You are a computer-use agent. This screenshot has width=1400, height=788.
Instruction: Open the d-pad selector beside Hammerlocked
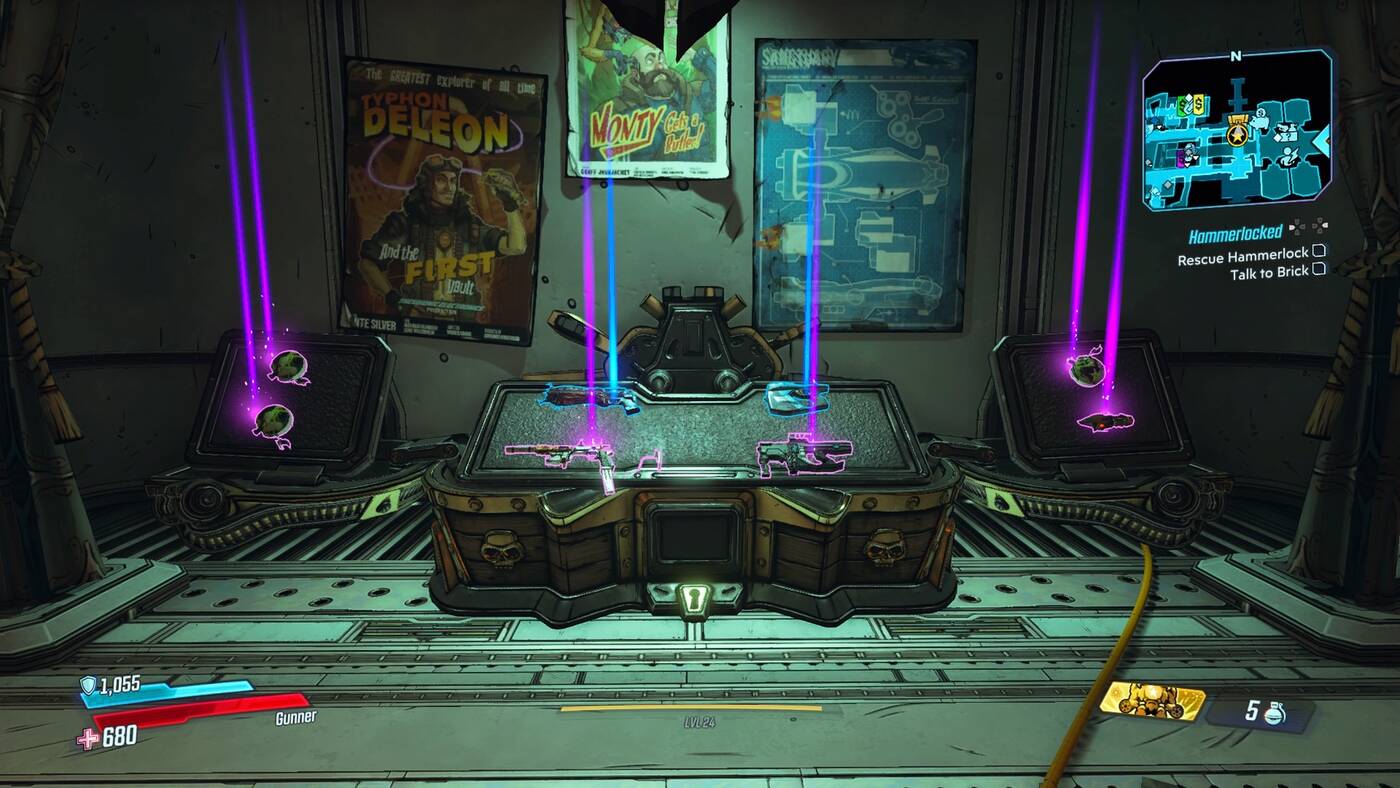[x=1297, y=228]
